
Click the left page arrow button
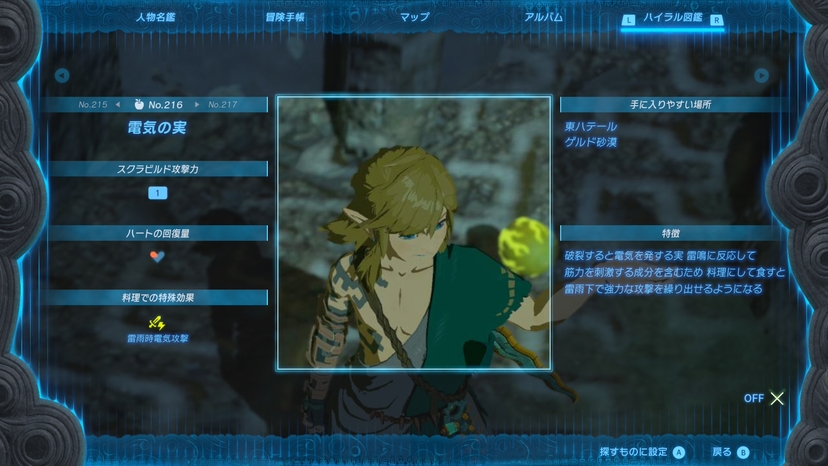tap(61, 75)
